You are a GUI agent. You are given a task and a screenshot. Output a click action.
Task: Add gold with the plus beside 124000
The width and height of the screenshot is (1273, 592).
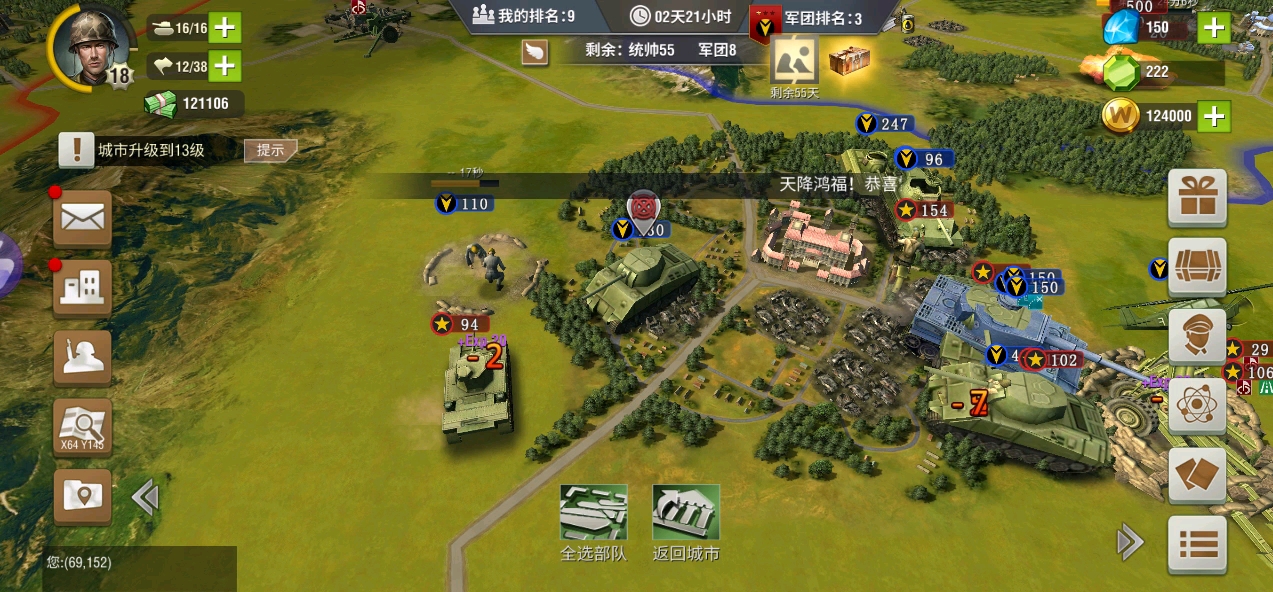coord(1214,116)
